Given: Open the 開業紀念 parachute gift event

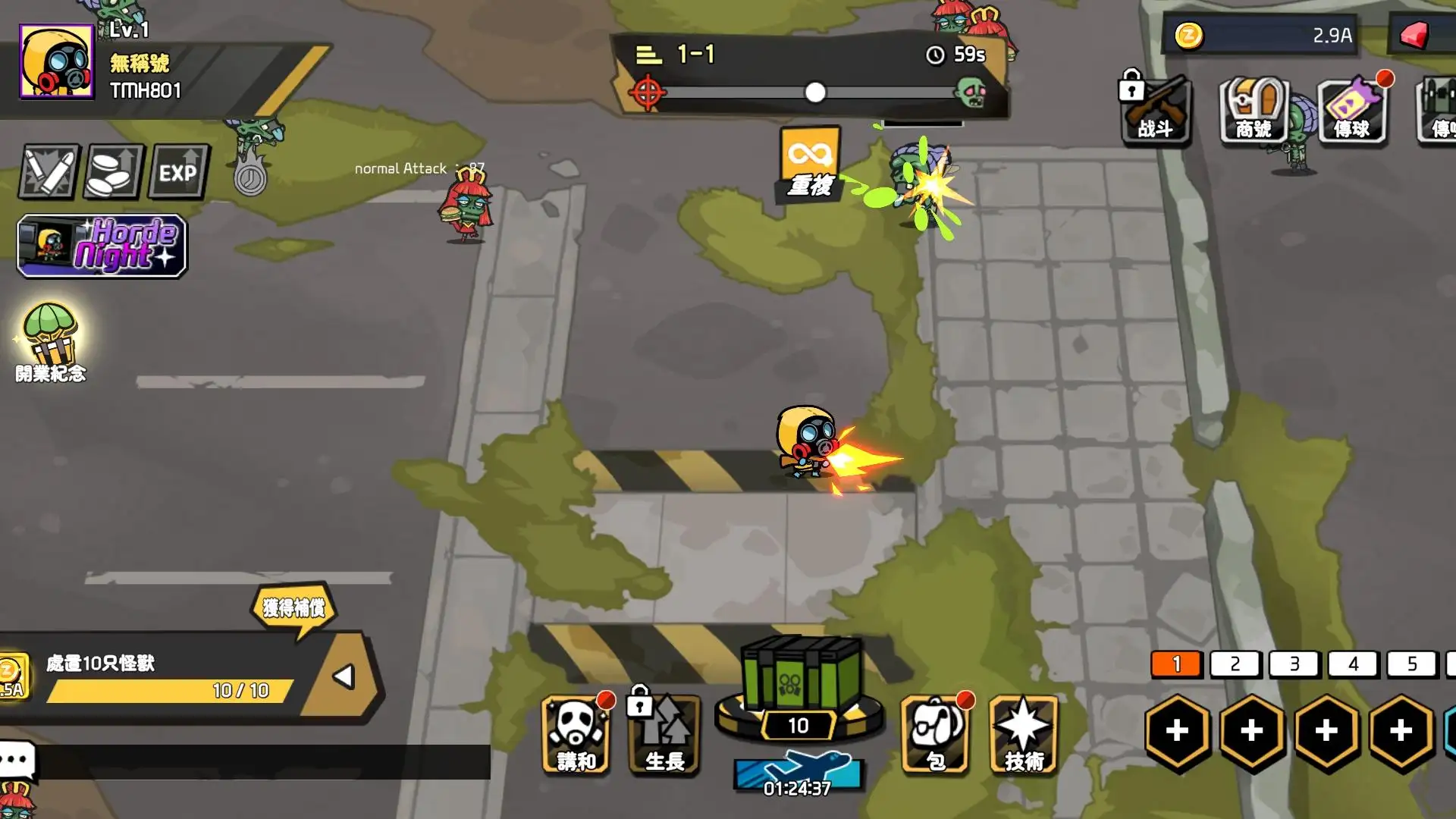Looking at the screenshot, I should [x=51, y=341].
